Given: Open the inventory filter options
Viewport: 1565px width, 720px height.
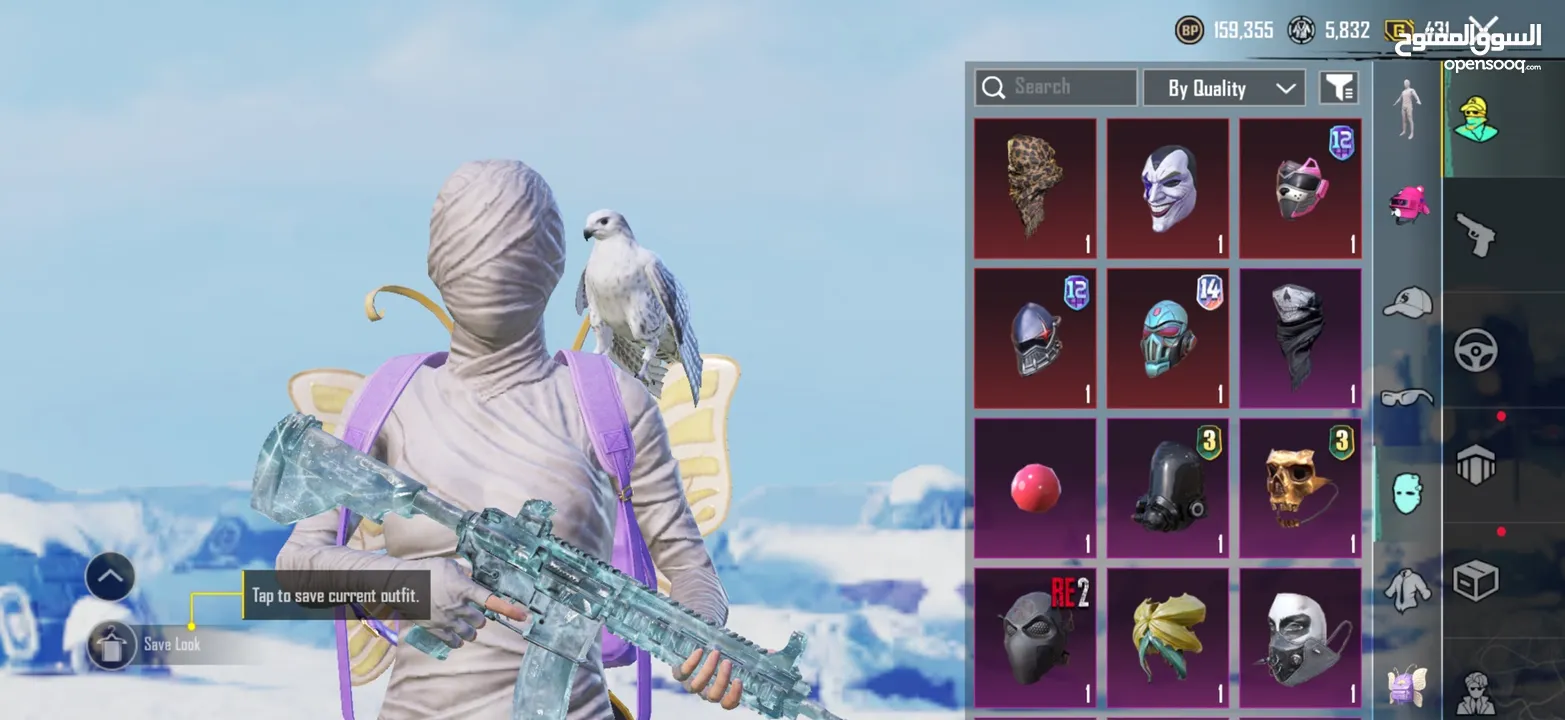Looking at the screenshot, I should [1339, 88].
